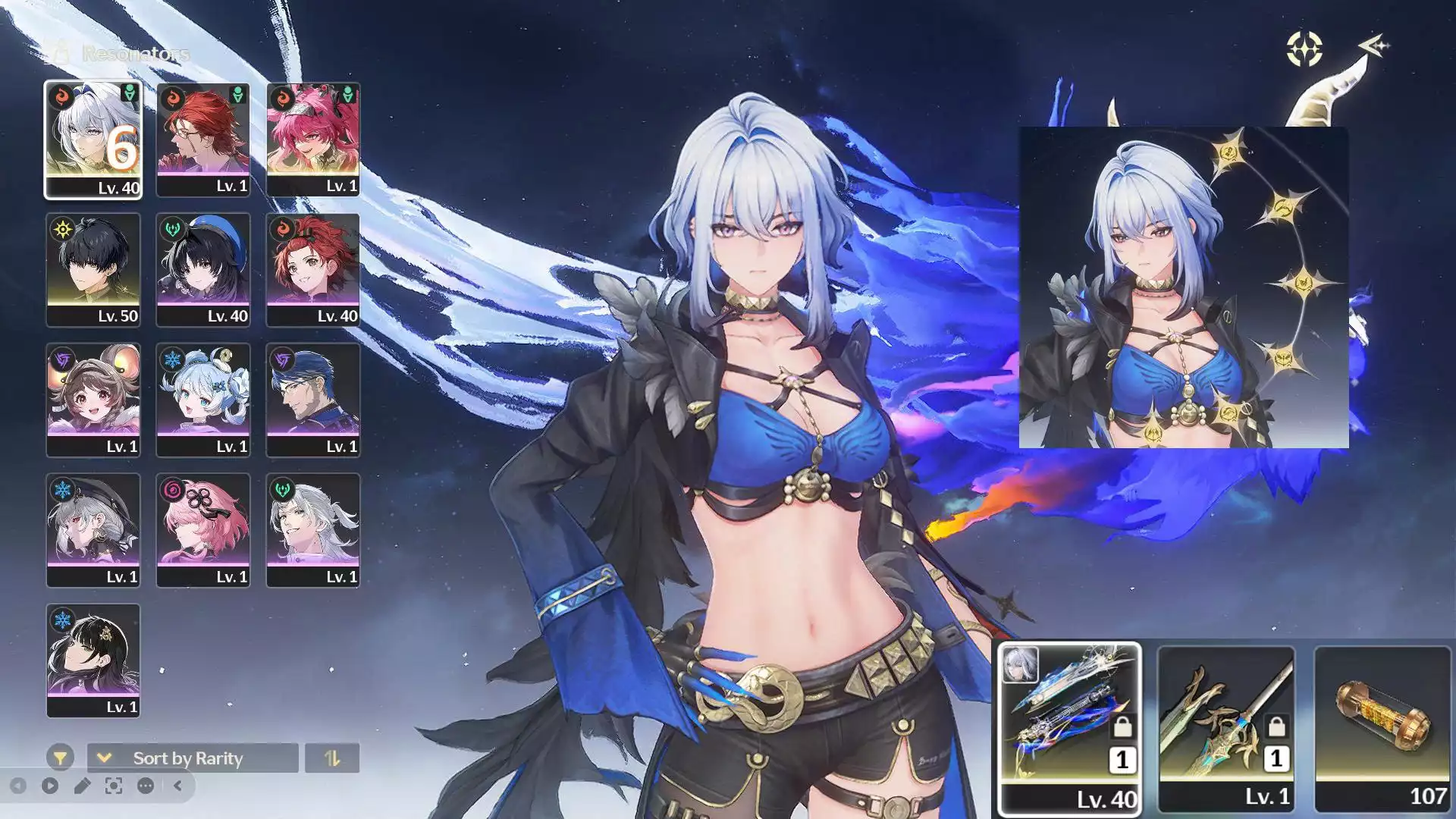Select the pencil edit icon
The height and width of the screenshot is (819, 1456).
coord(81,786)
